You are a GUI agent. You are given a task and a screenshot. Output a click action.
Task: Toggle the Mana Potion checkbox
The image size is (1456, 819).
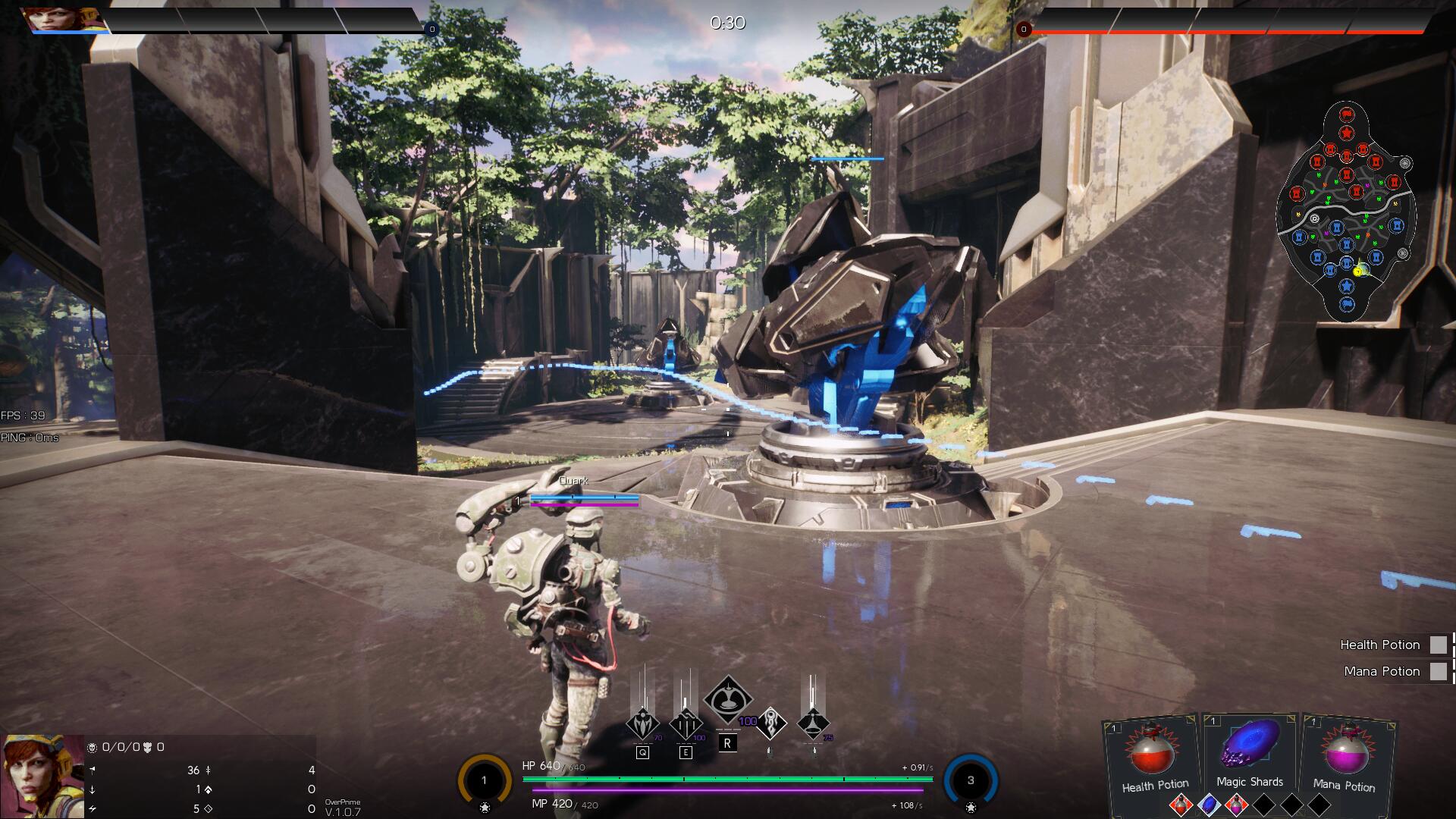[1438, 671]
